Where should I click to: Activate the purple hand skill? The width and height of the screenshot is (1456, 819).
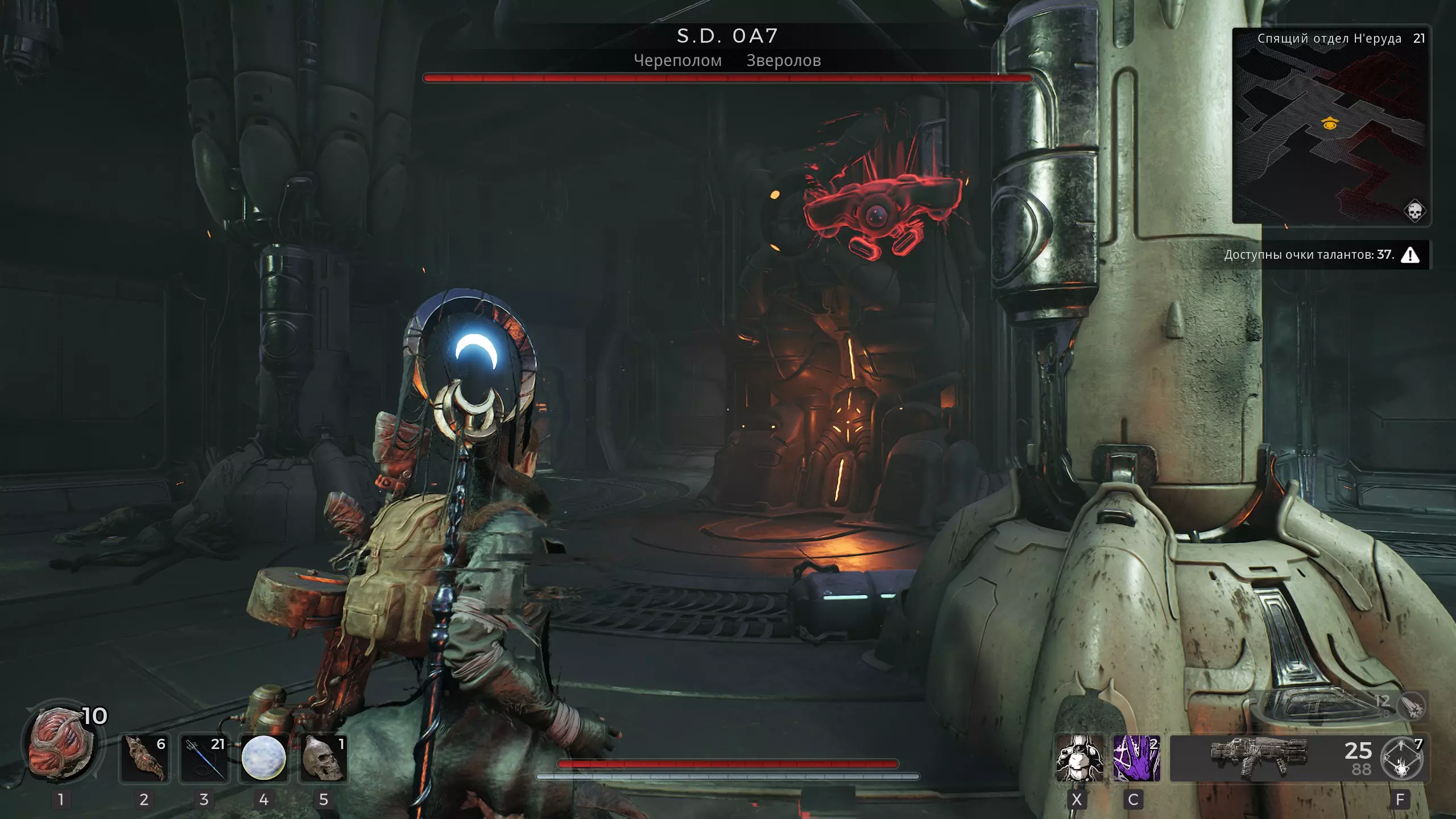1136,758
